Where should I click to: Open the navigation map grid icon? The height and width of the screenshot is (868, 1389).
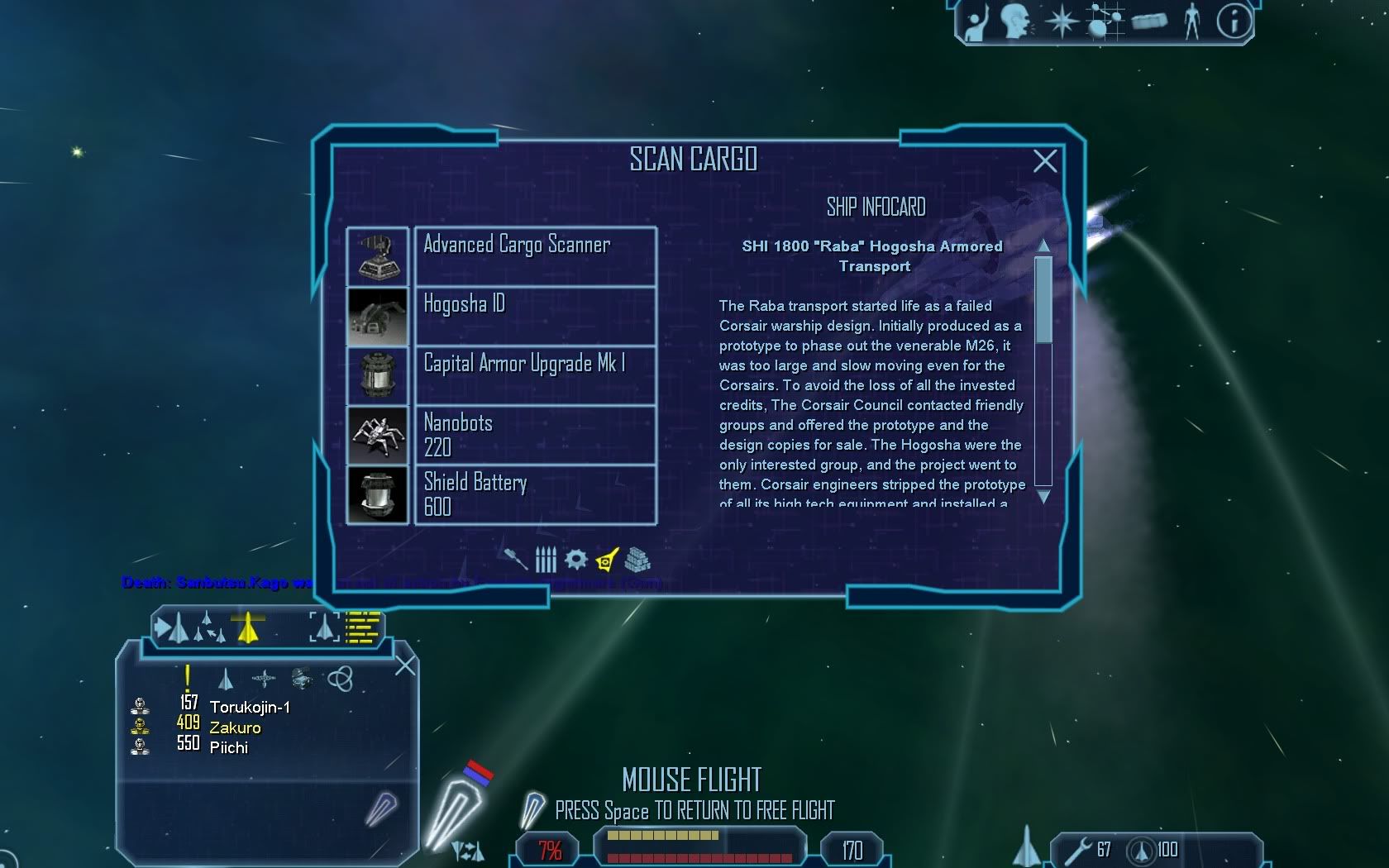[1105, 21]
